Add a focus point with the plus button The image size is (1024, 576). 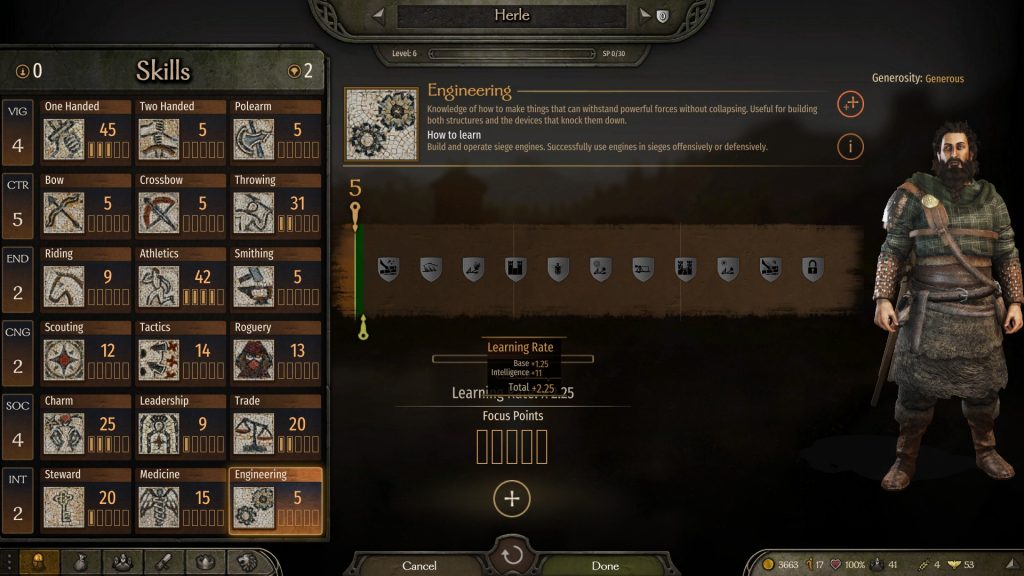pyautogui.click(x=512, y=499)
